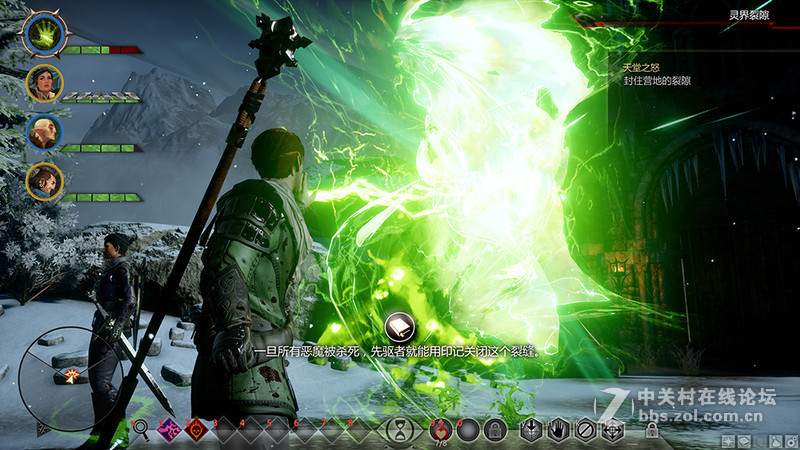The height and width of the screenshot is (450, 800).
Task: Activate the hold position hand command
Action: 561,430
